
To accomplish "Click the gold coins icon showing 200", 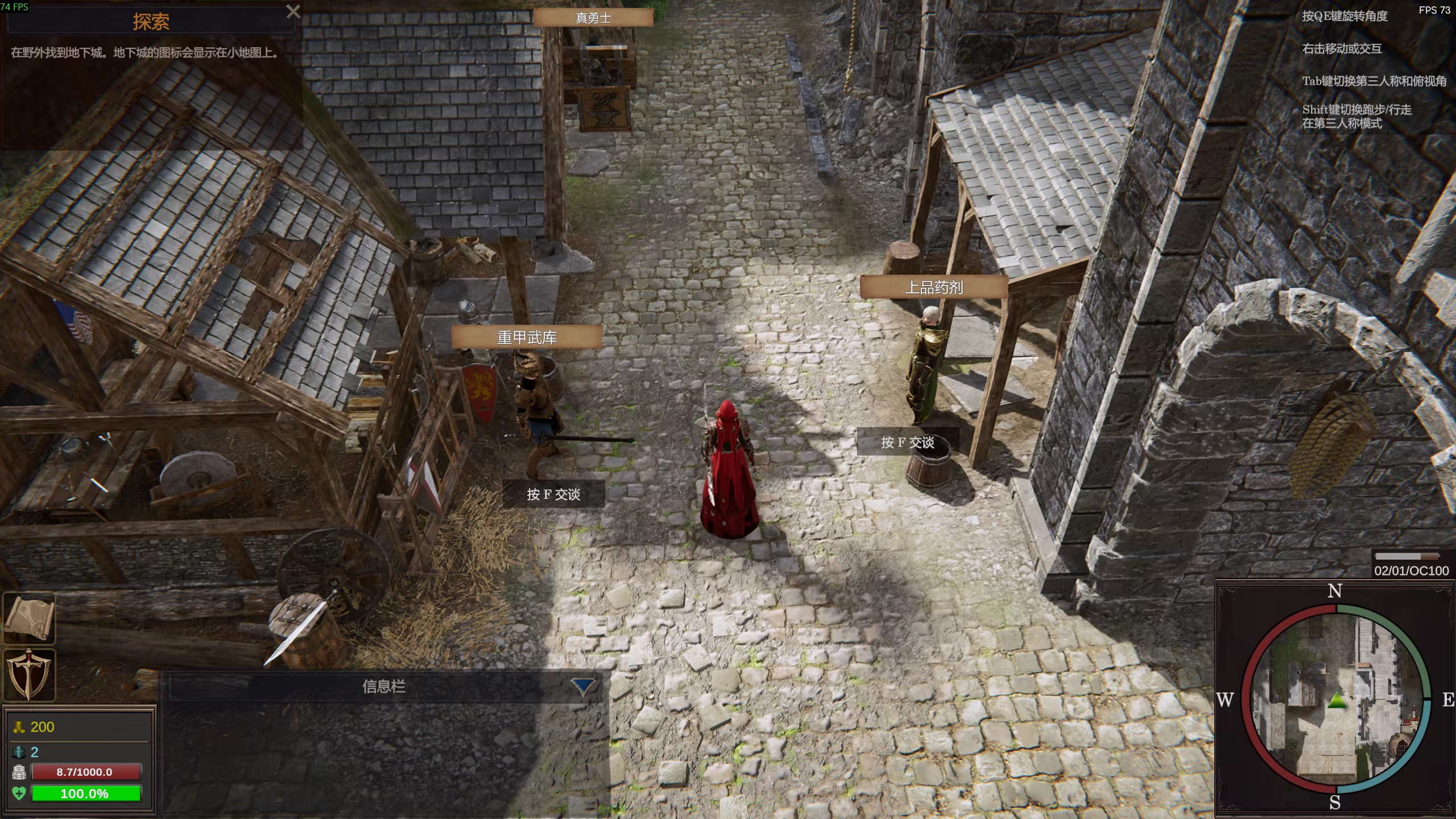I will (x=20, y=727).
